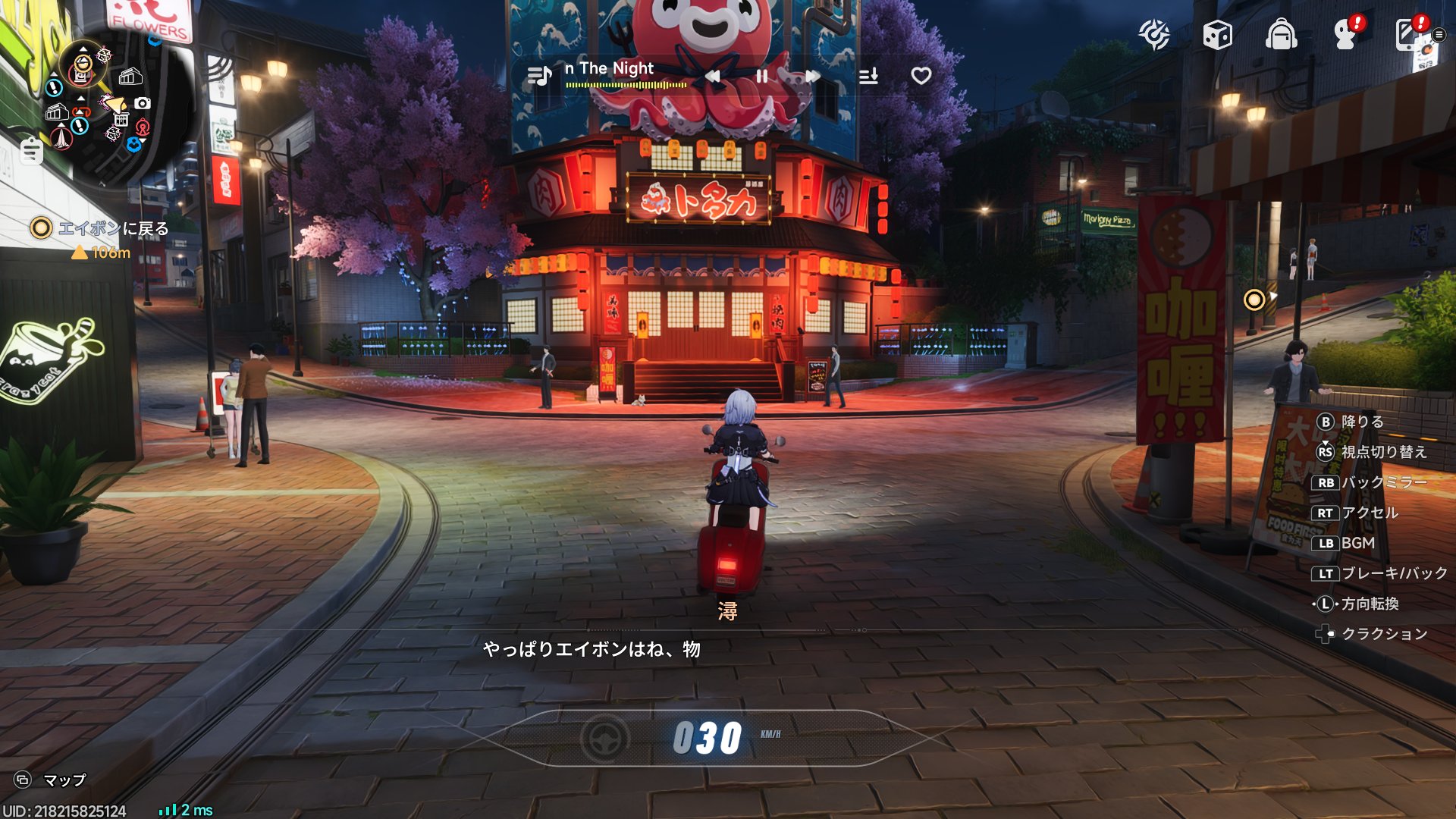The height and width of the screenshot is (819, 1456).
Task: Pause the currently playing song
Action: (x=762, y=76)
